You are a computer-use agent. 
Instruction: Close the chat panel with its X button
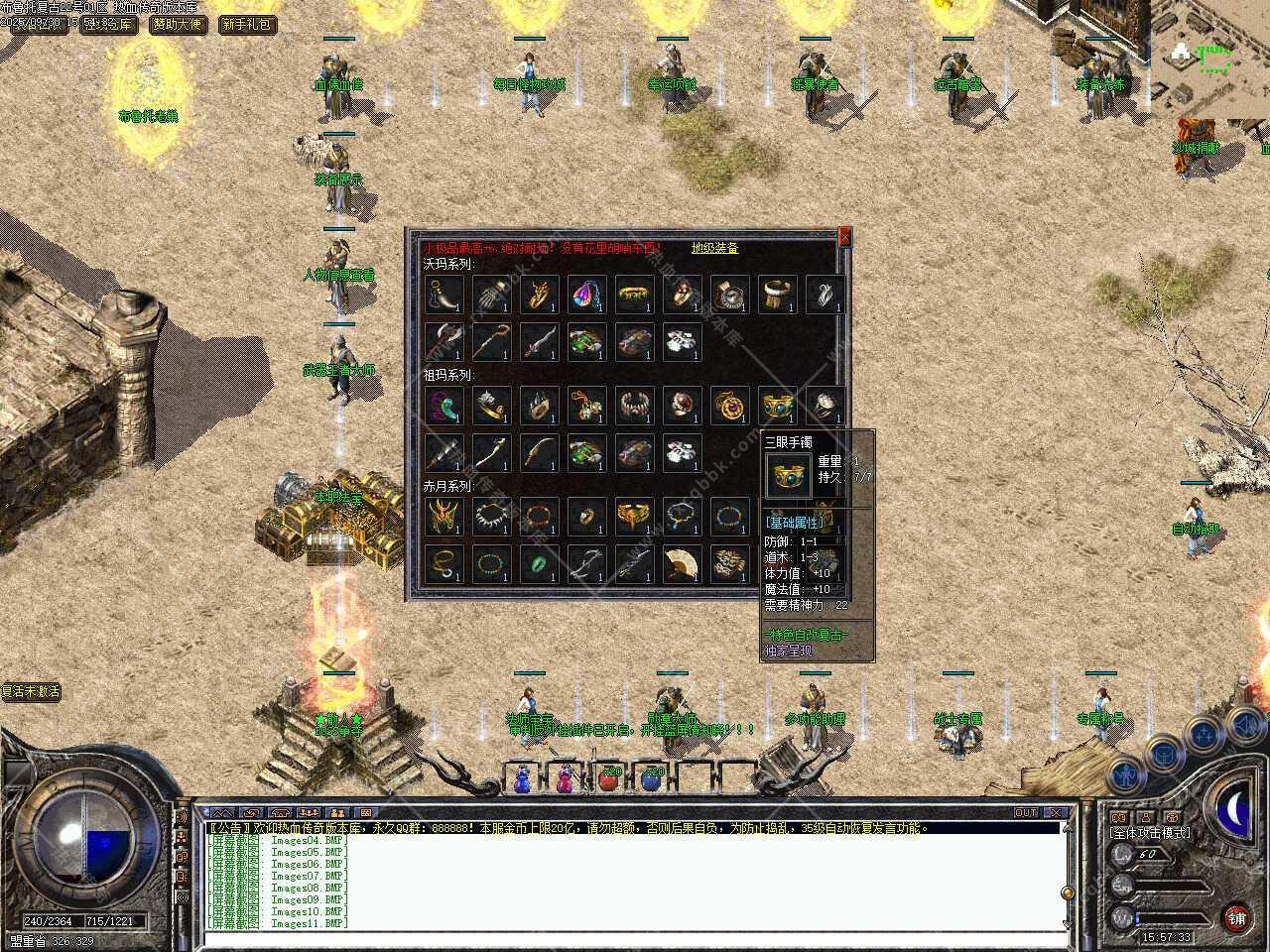click(x=1057, y=813)
